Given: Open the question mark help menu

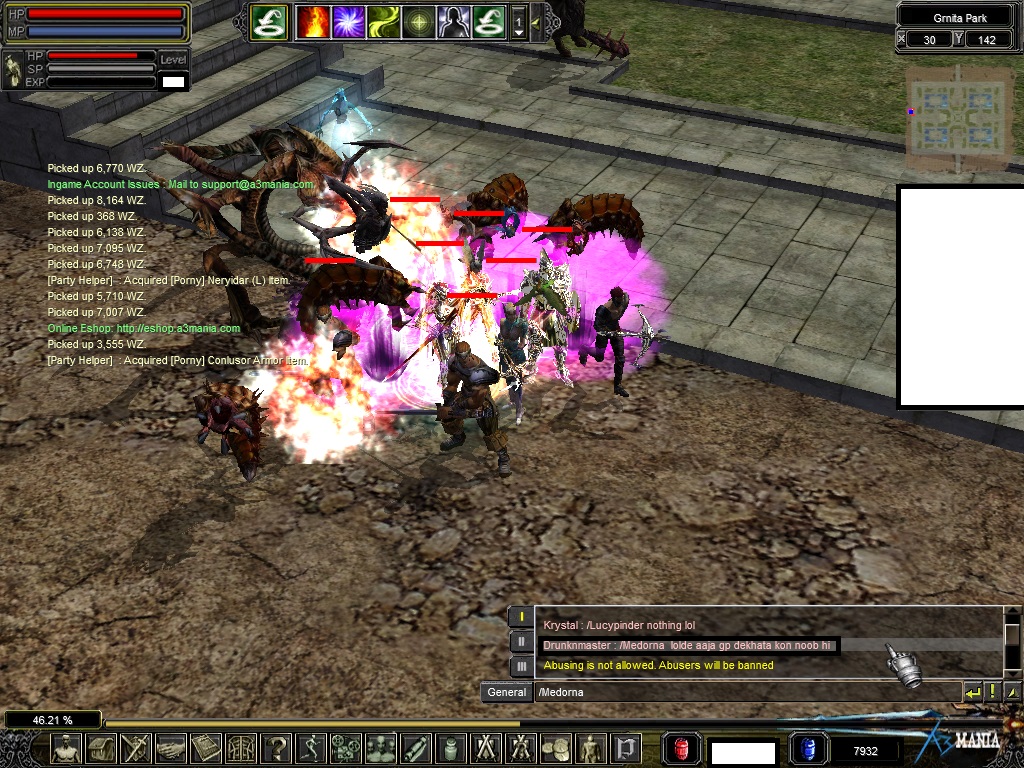Looking at the screenshot, I should (276, 748).
